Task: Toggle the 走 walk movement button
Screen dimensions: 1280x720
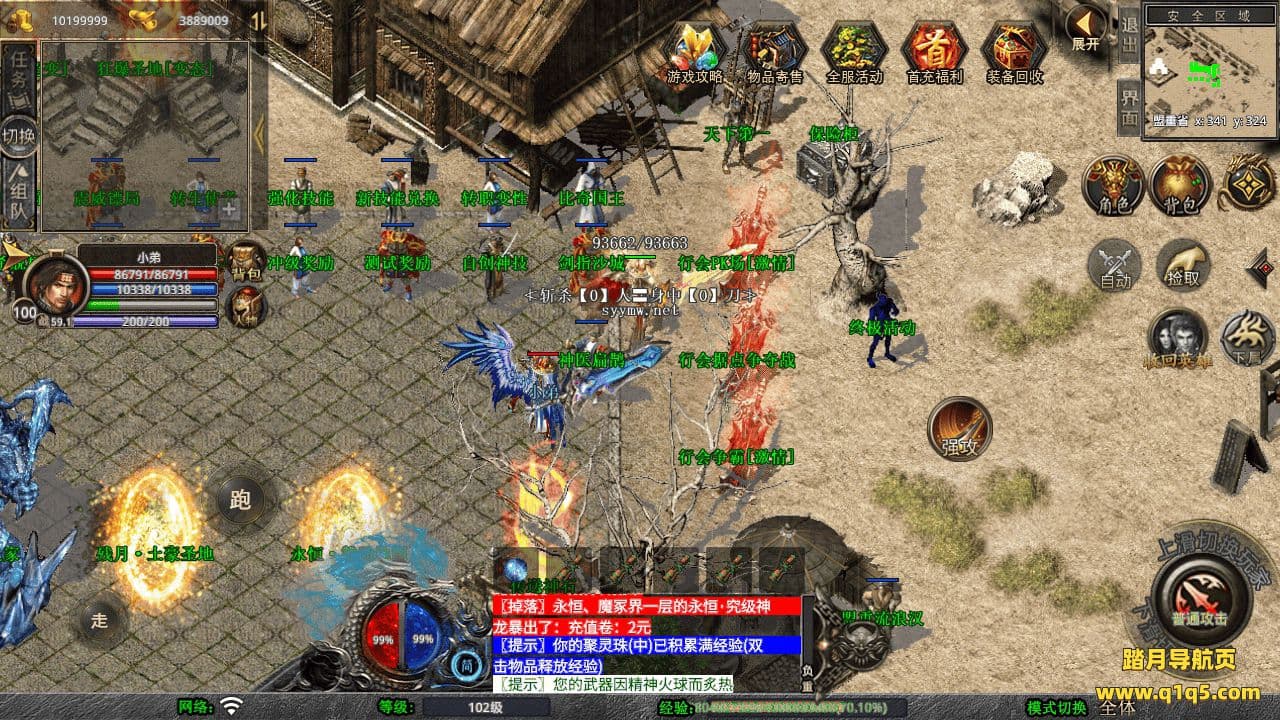Action: coord(99,620)
